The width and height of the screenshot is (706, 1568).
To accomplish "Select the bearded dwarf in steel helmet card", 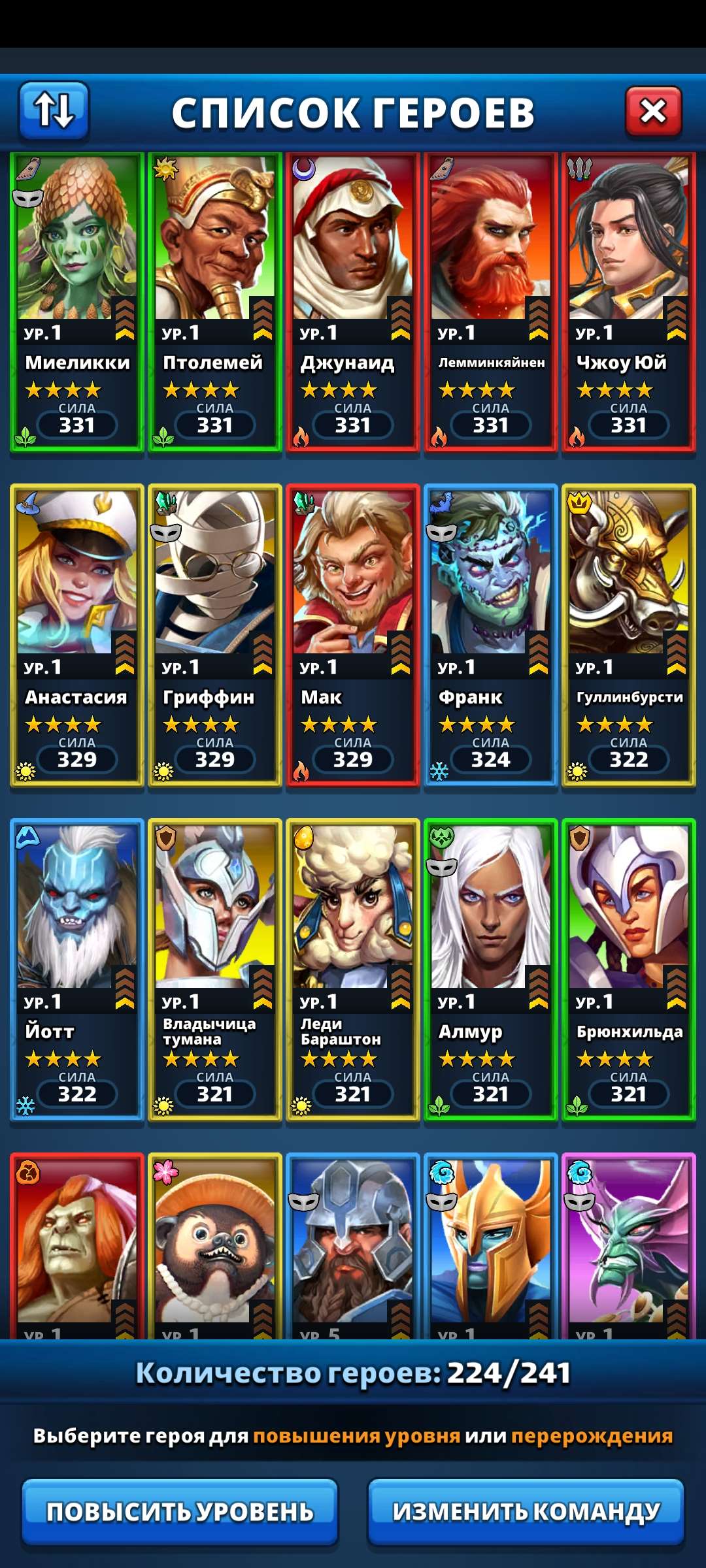I will coord(353,1248).
